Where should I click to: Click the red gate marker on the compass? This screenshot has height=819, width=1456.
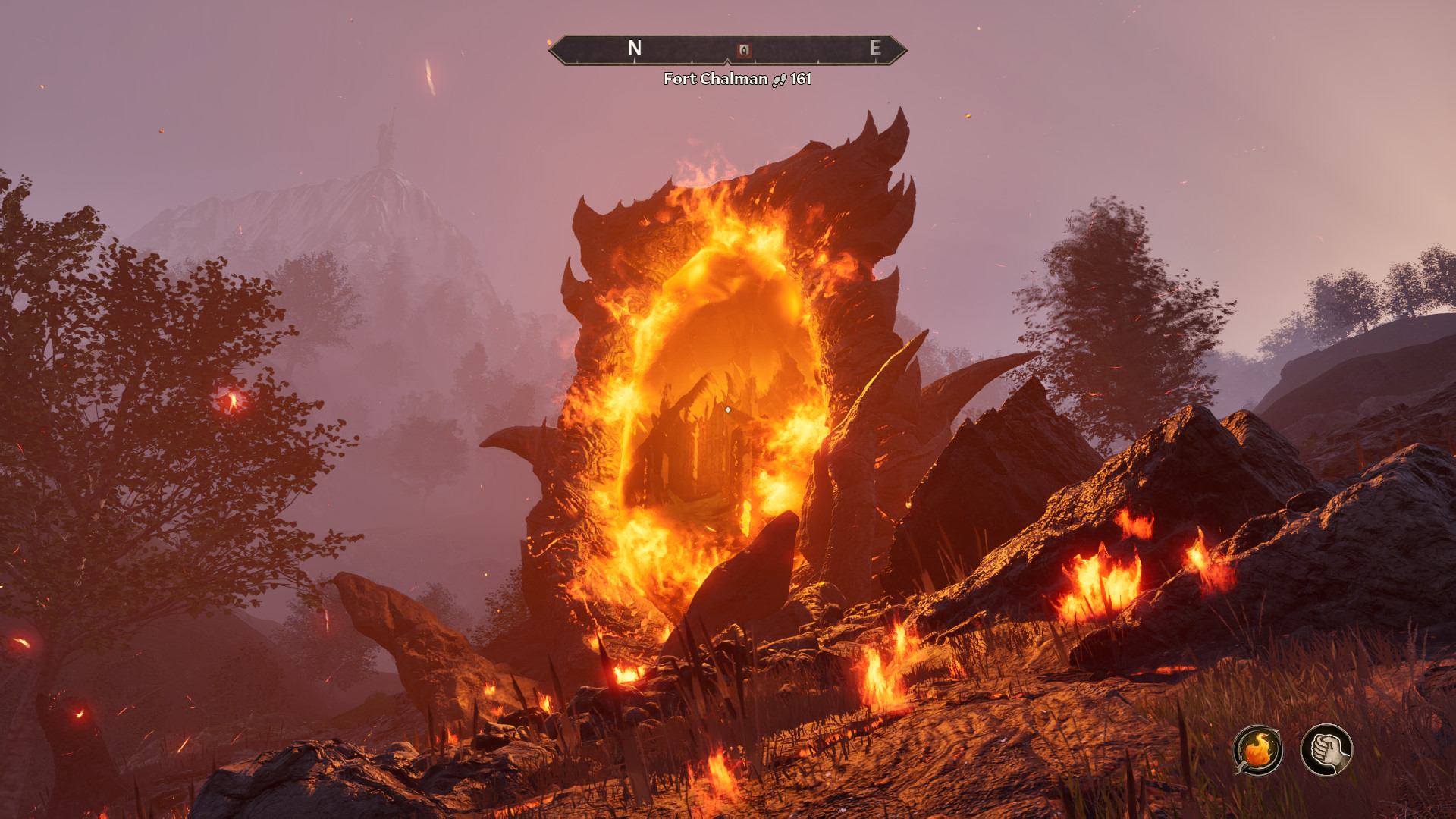pyautogui.click(x=744, y=50)
